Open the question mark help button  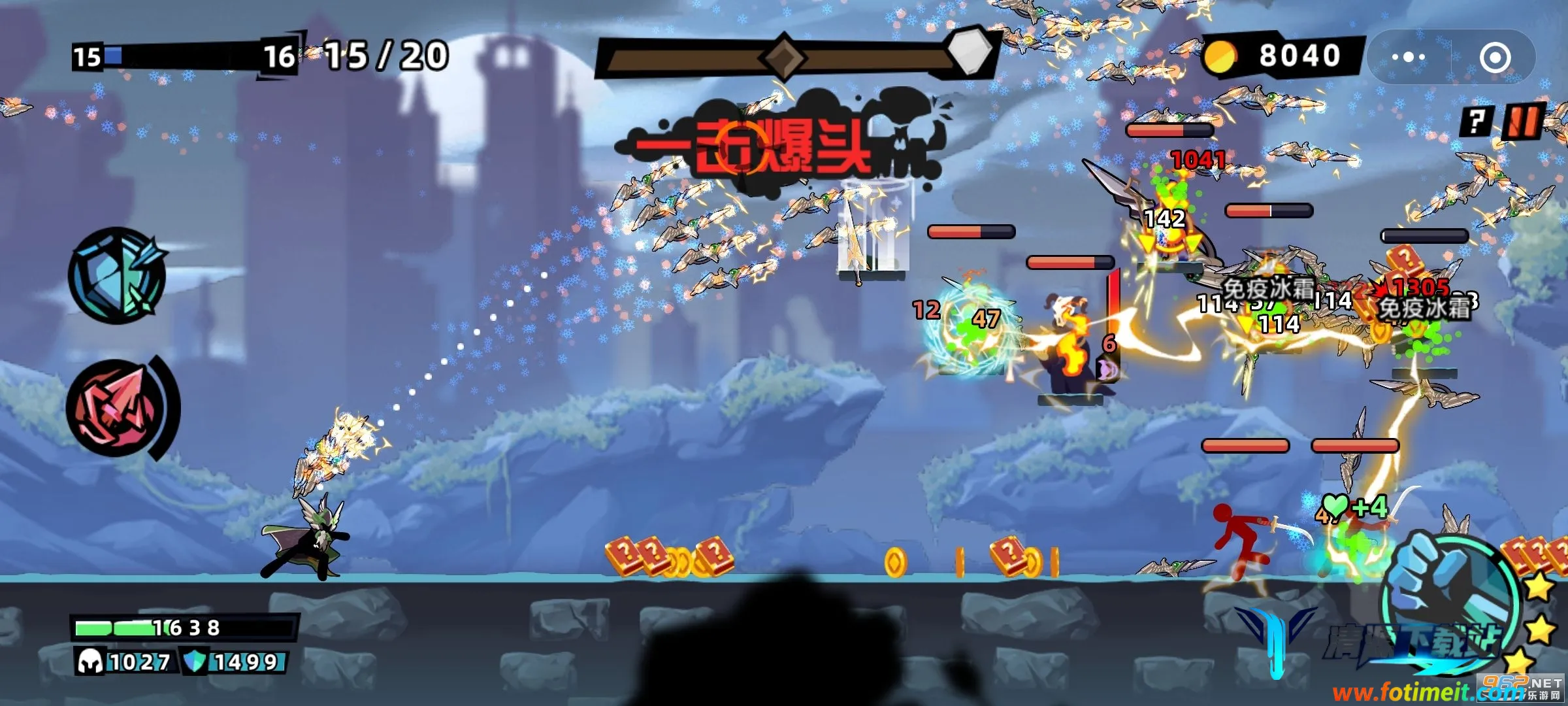pos(1477,122)
